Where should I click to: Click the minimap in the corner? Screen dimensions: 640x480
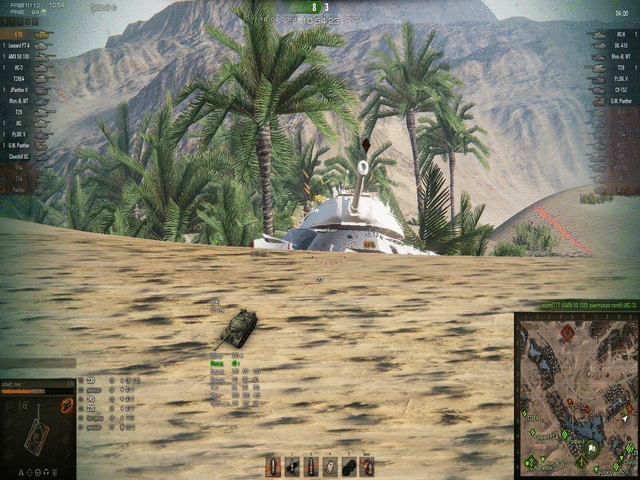(x=576, y=394)
